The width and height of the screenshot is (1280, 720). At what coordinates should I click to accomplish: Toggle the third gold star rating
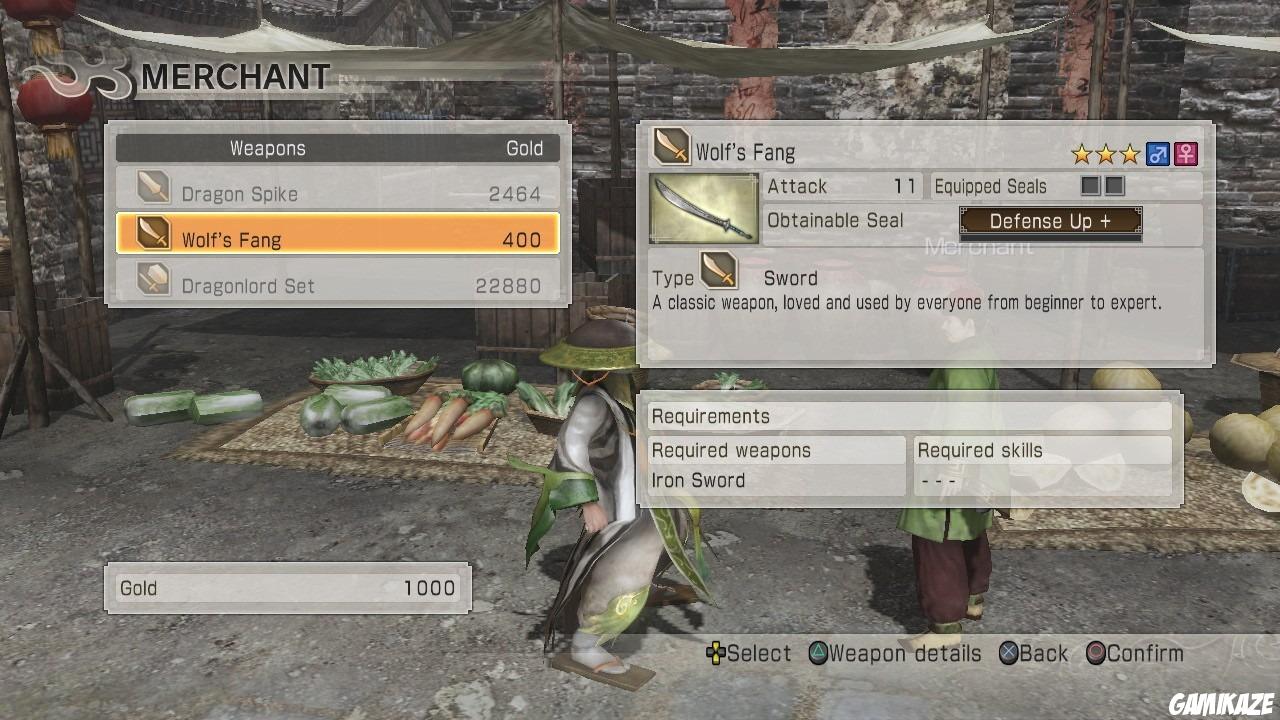[1131, 153]
